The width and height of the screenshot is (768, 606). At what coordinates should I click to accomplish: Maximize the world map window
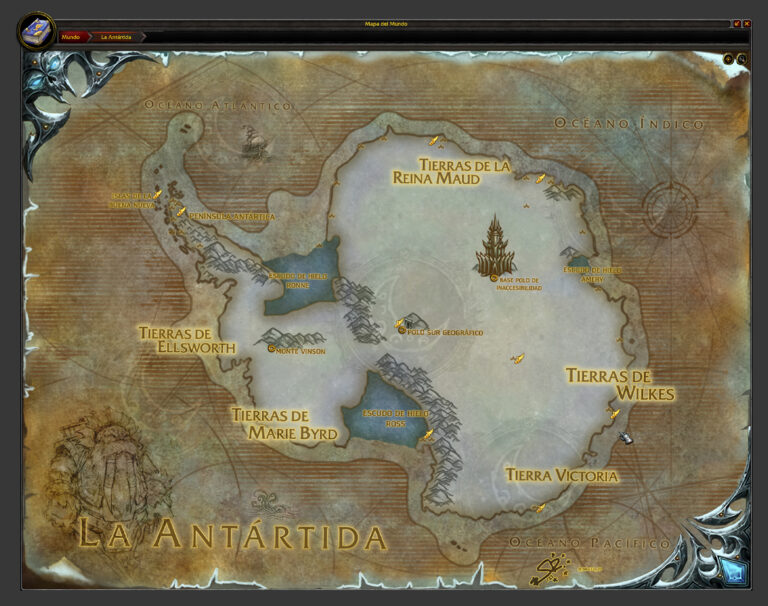tap(737, 23)
